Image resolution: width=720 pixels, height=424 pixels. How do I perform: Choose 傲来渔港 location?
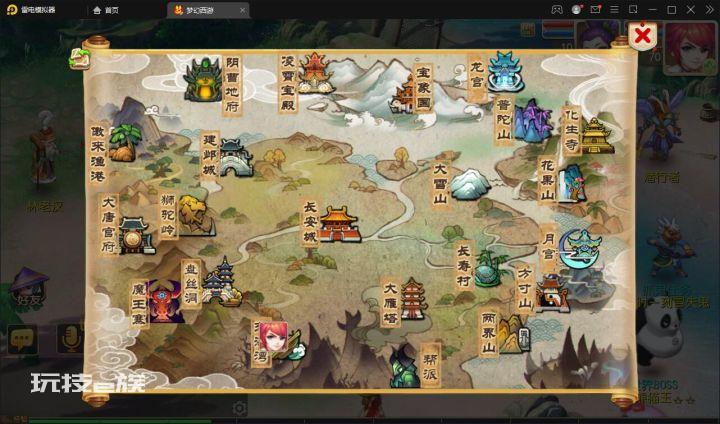122,145
